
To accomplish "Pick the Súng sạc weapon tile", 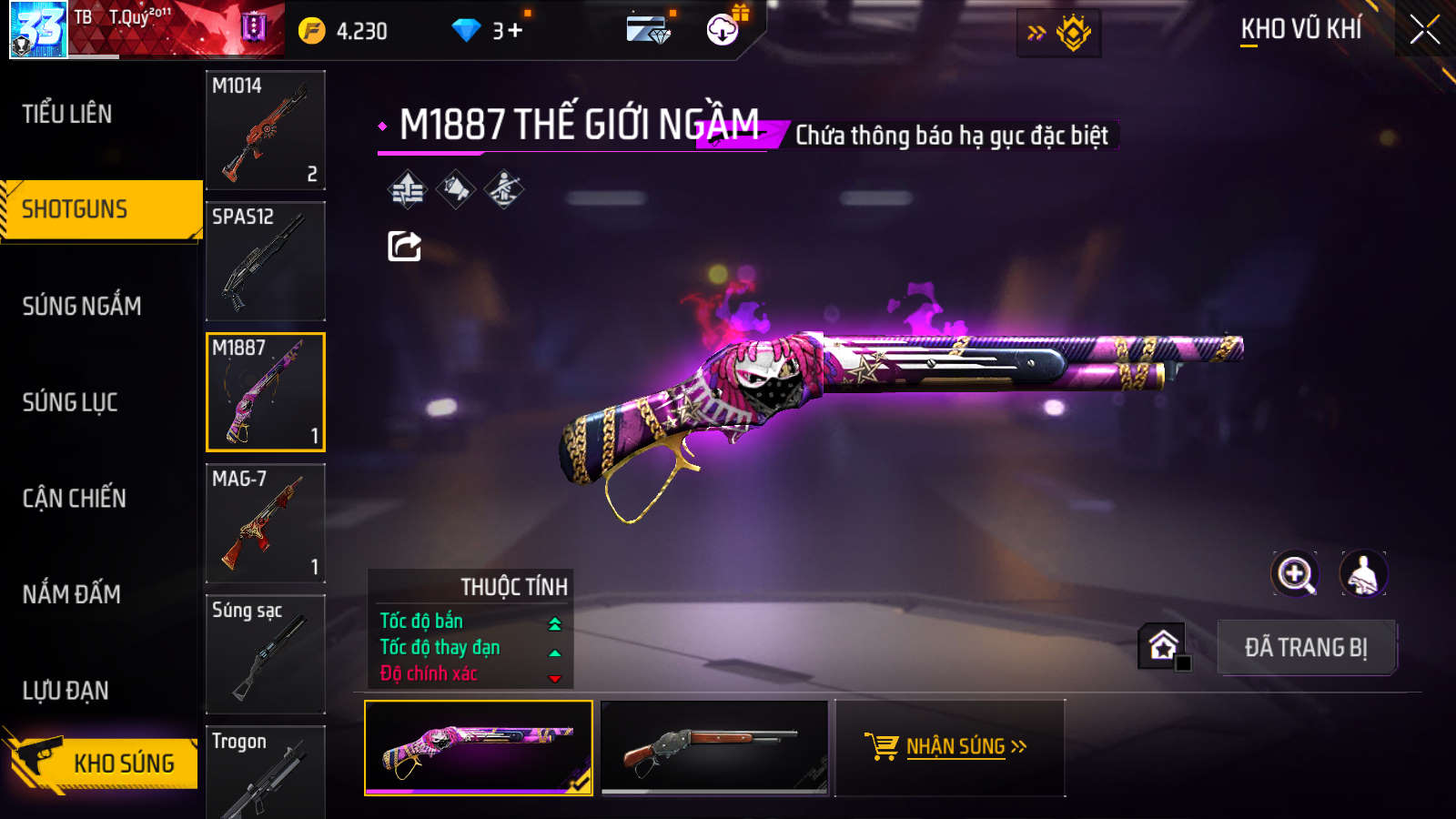I will (x=265, y=654).
